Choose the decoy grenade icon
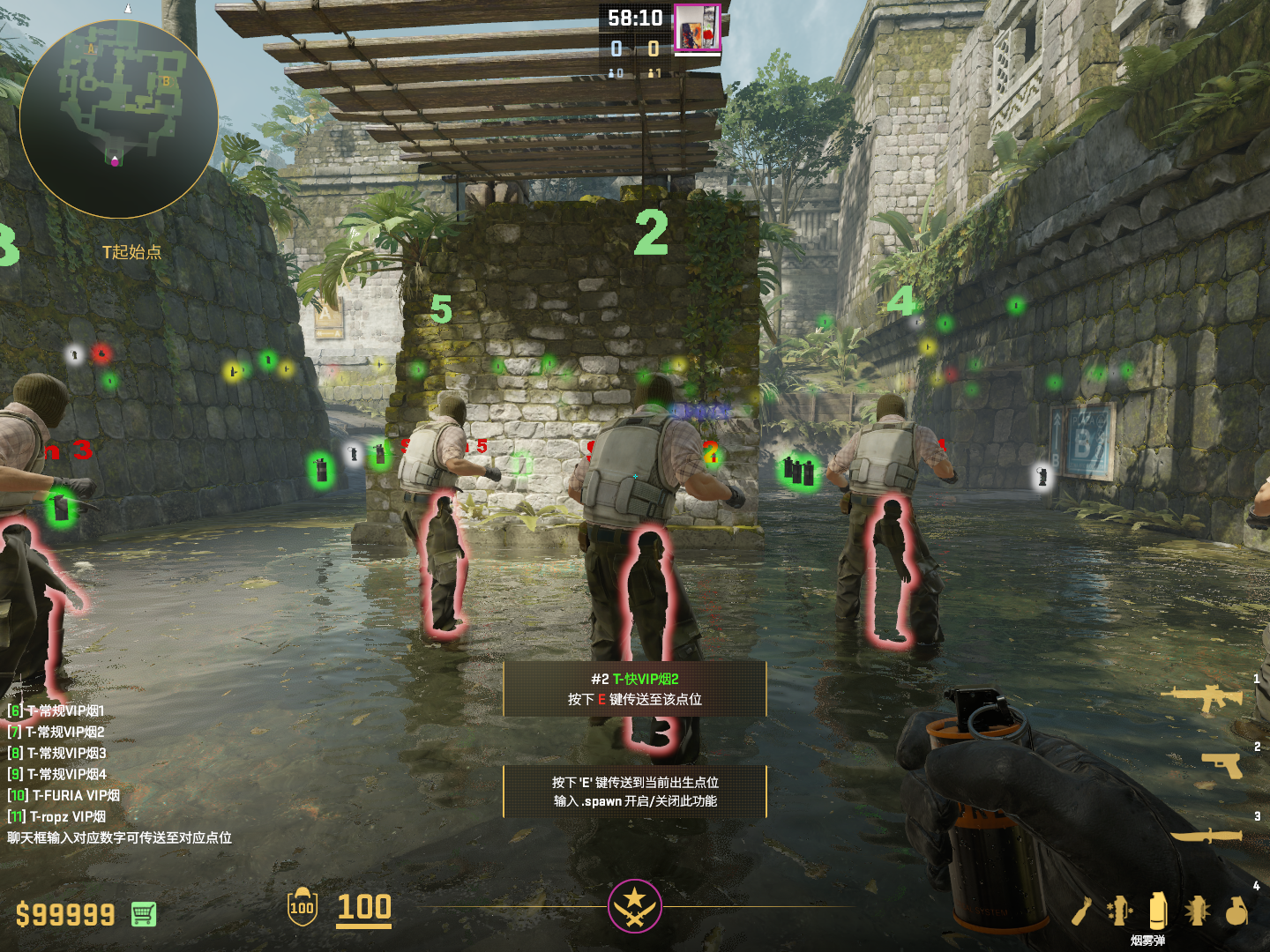The height and width of the screenshot is (952, 1270). pyautogui.click(x=1120, y=911)
